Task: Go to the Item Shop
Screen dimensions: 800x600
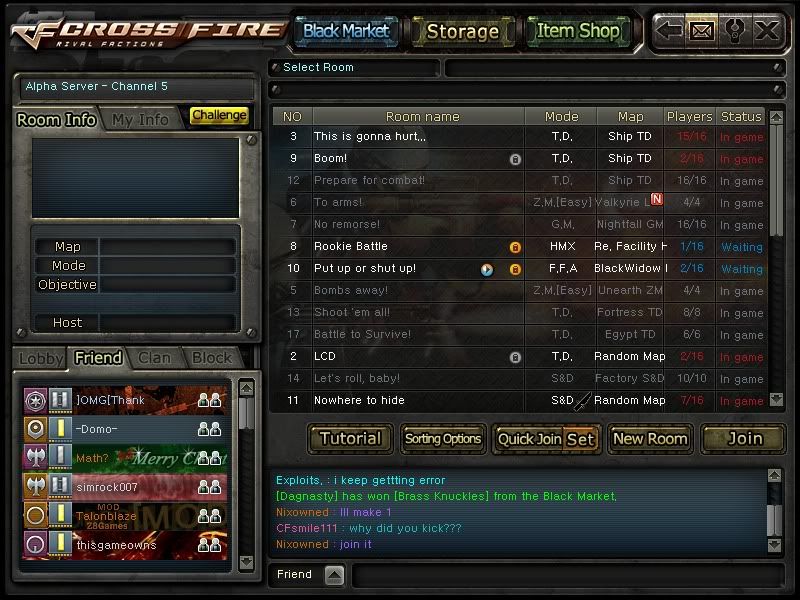Action: click(x=578, y=31)
